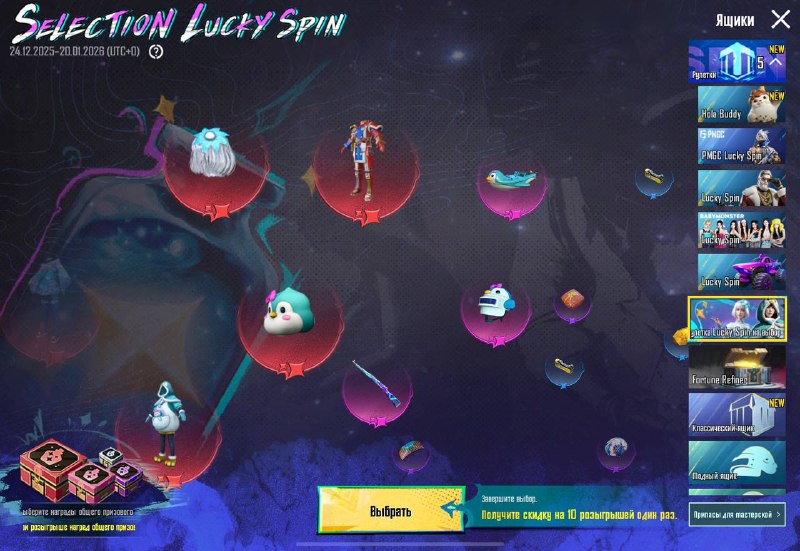Open the BABYMONSTER Lucky Spin entry
Screen dimensions: 800x551
point(742,230)
